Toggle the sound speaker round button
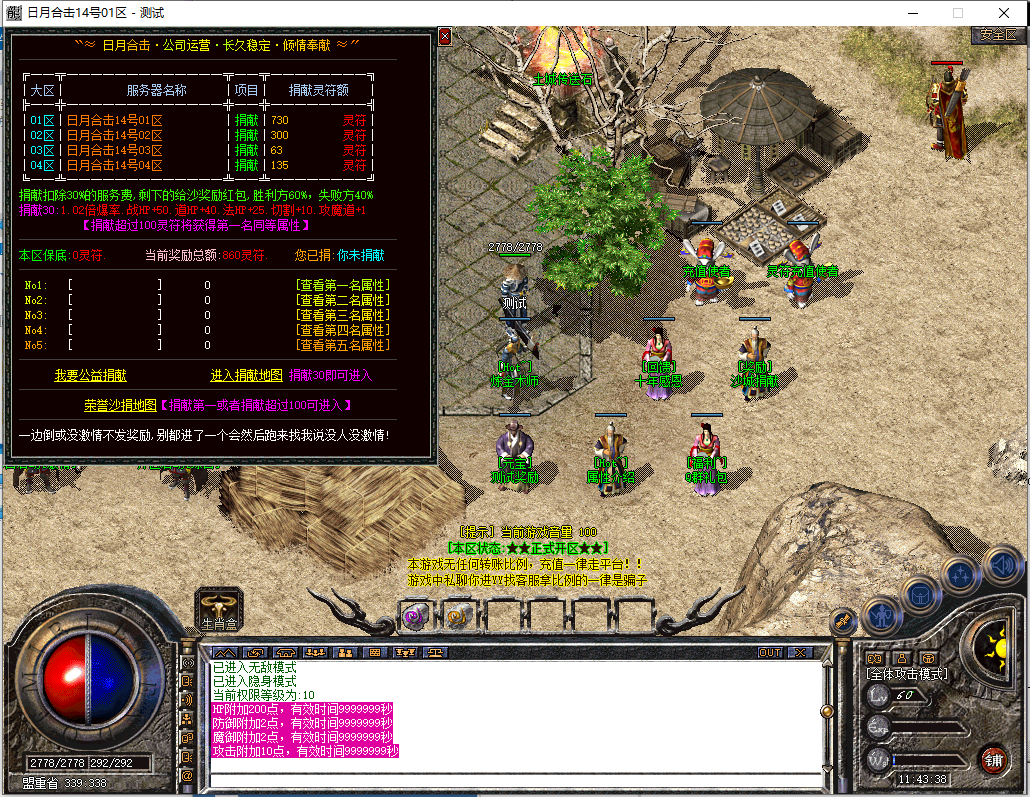 point(1001,565)
